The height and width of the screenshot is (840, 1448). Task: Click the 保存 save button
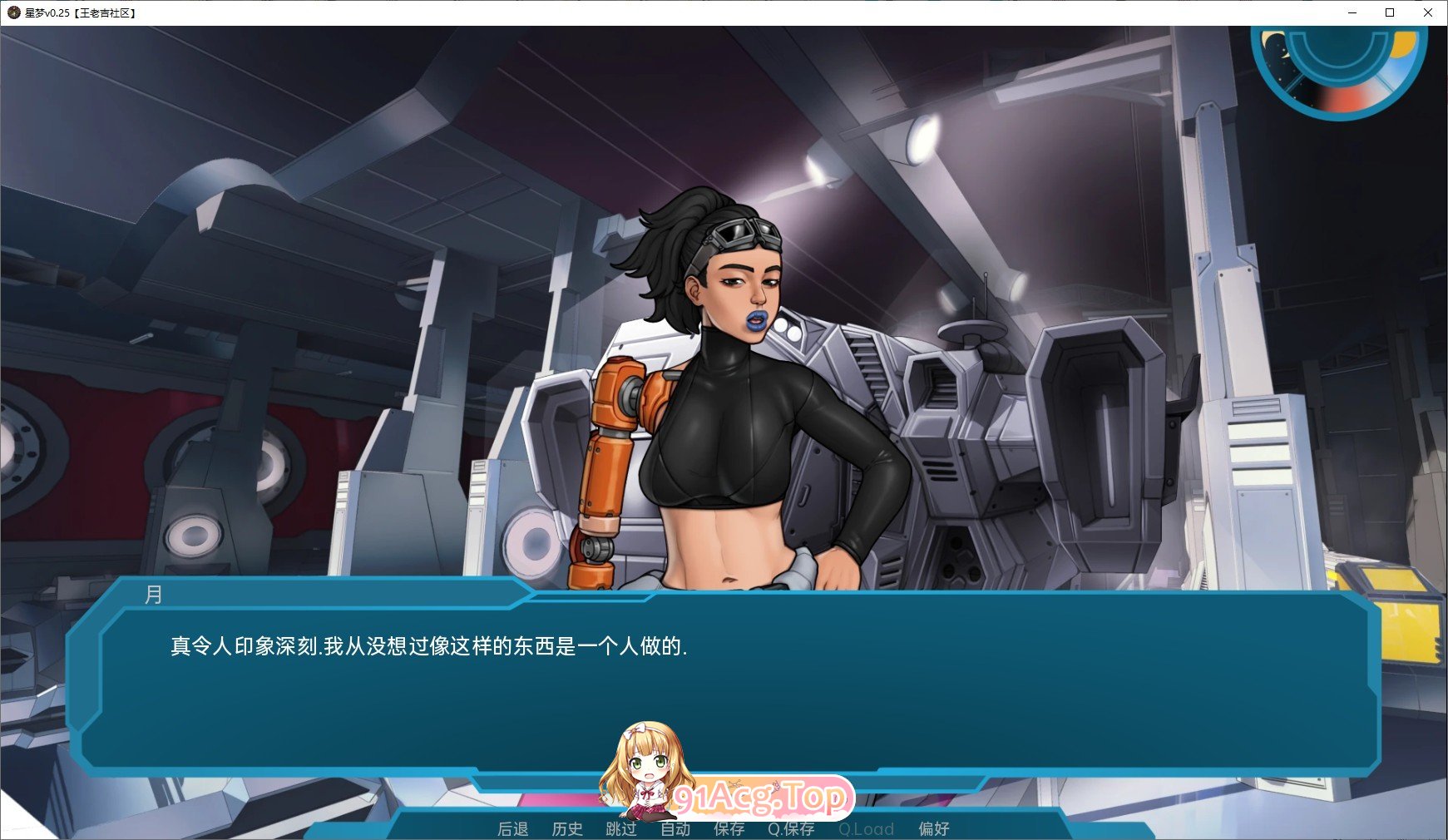tap(729, 828)
